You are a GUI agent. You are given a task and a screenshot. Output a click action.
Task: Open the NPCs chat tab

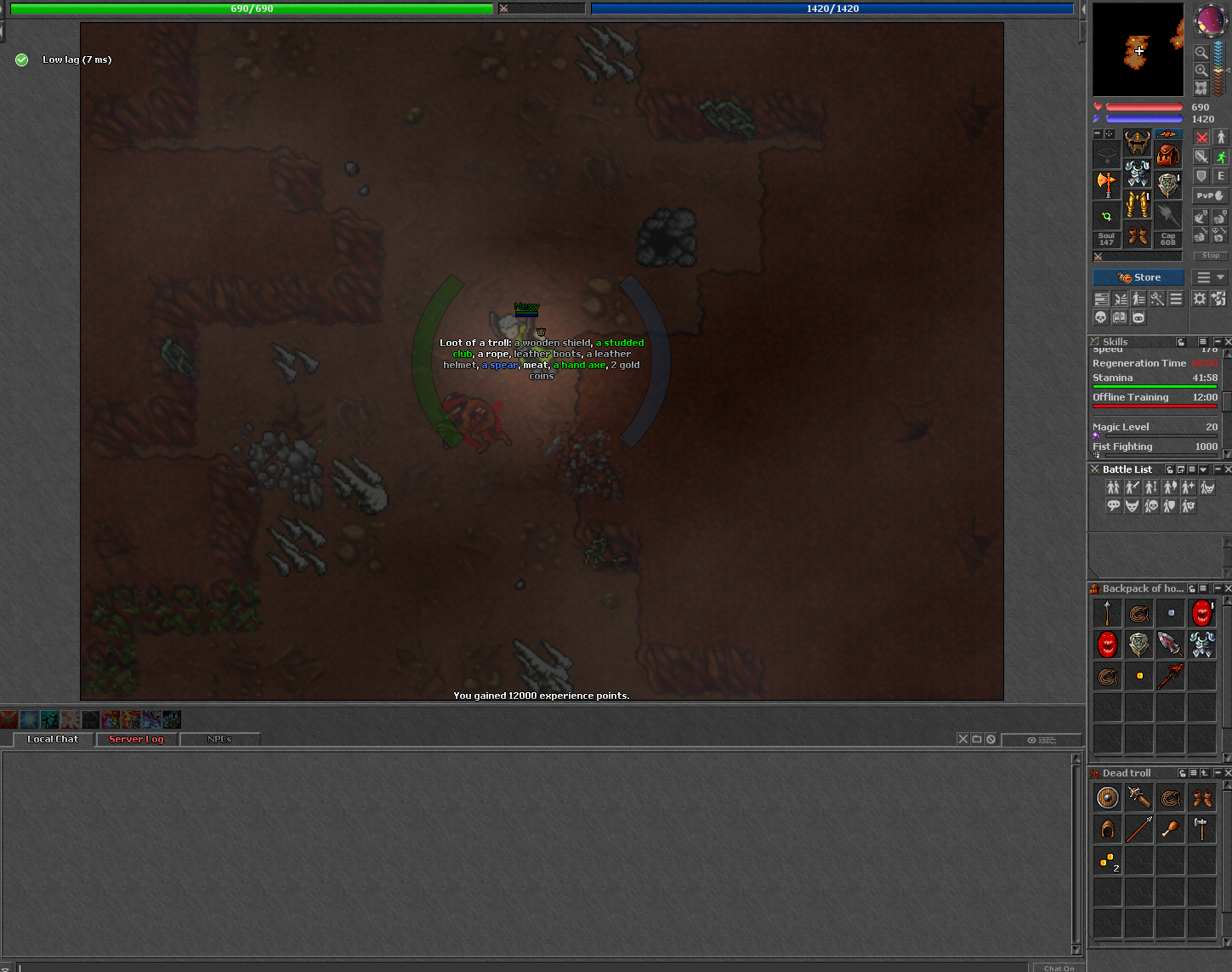point(219,739)
